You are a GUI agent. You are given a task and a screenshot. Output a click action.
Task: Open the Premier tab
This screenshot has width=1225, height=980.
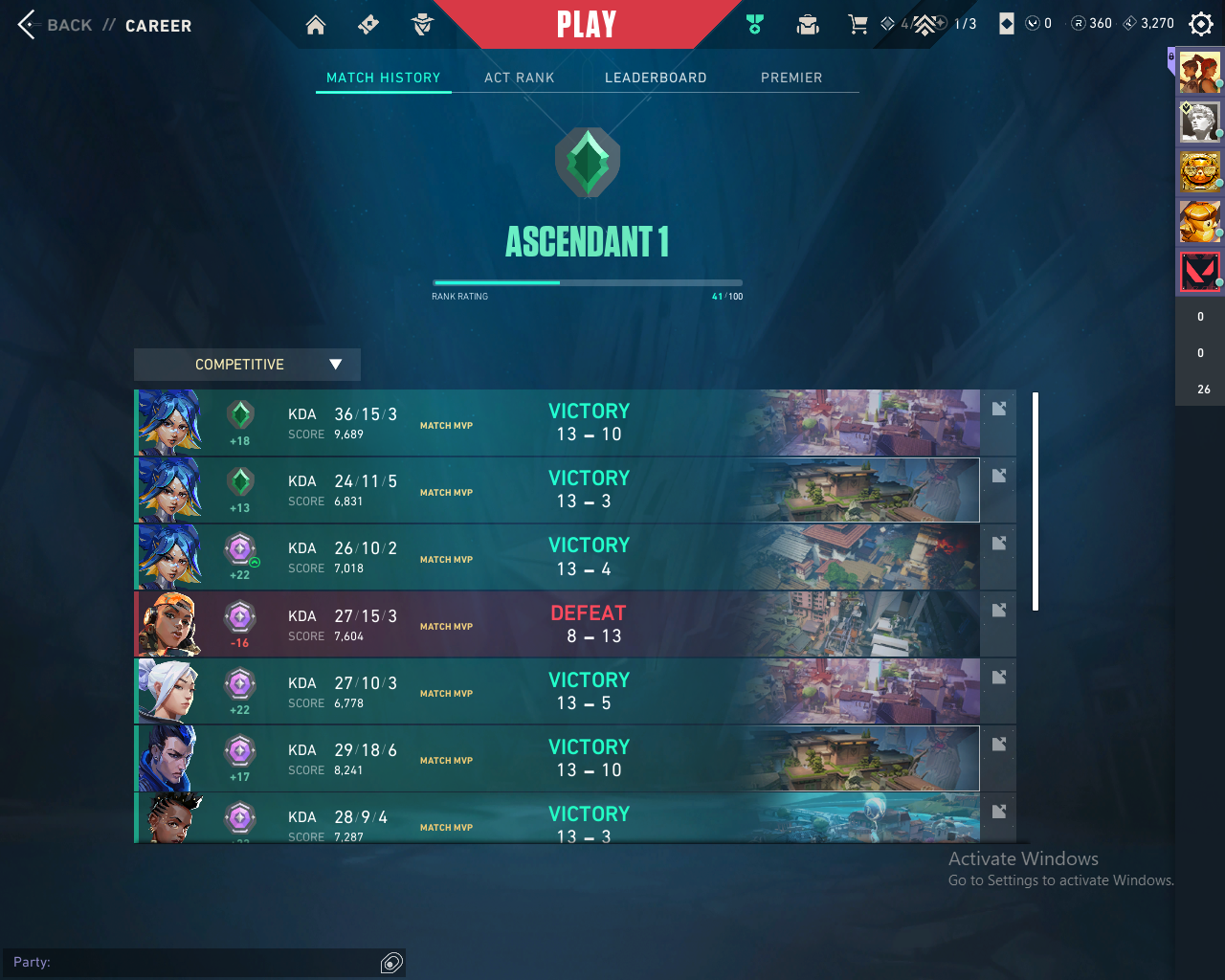[x=791, y=78]
